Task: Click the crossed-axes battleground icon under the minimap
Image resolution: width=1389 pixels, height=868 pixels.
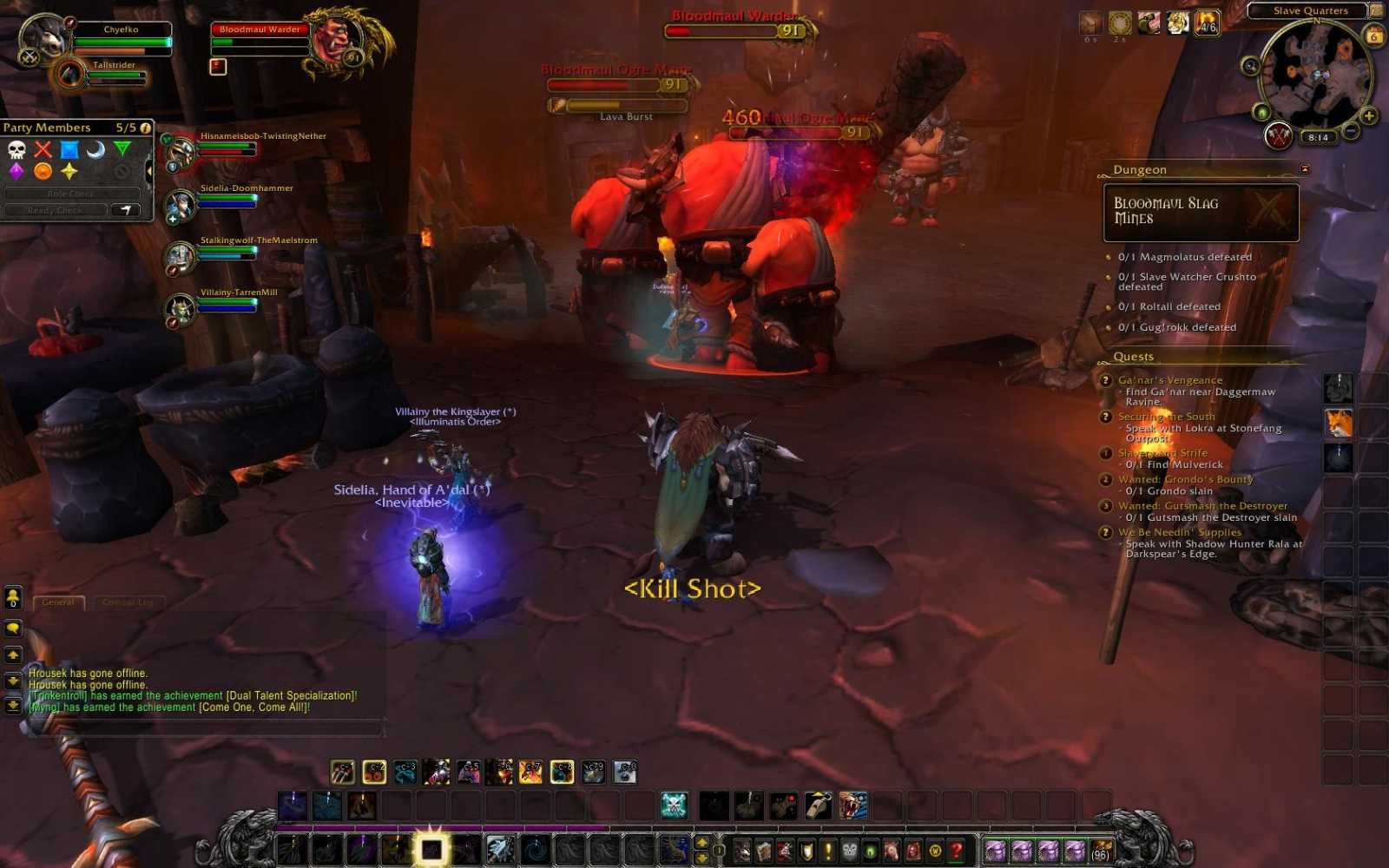Action: 1278,137
